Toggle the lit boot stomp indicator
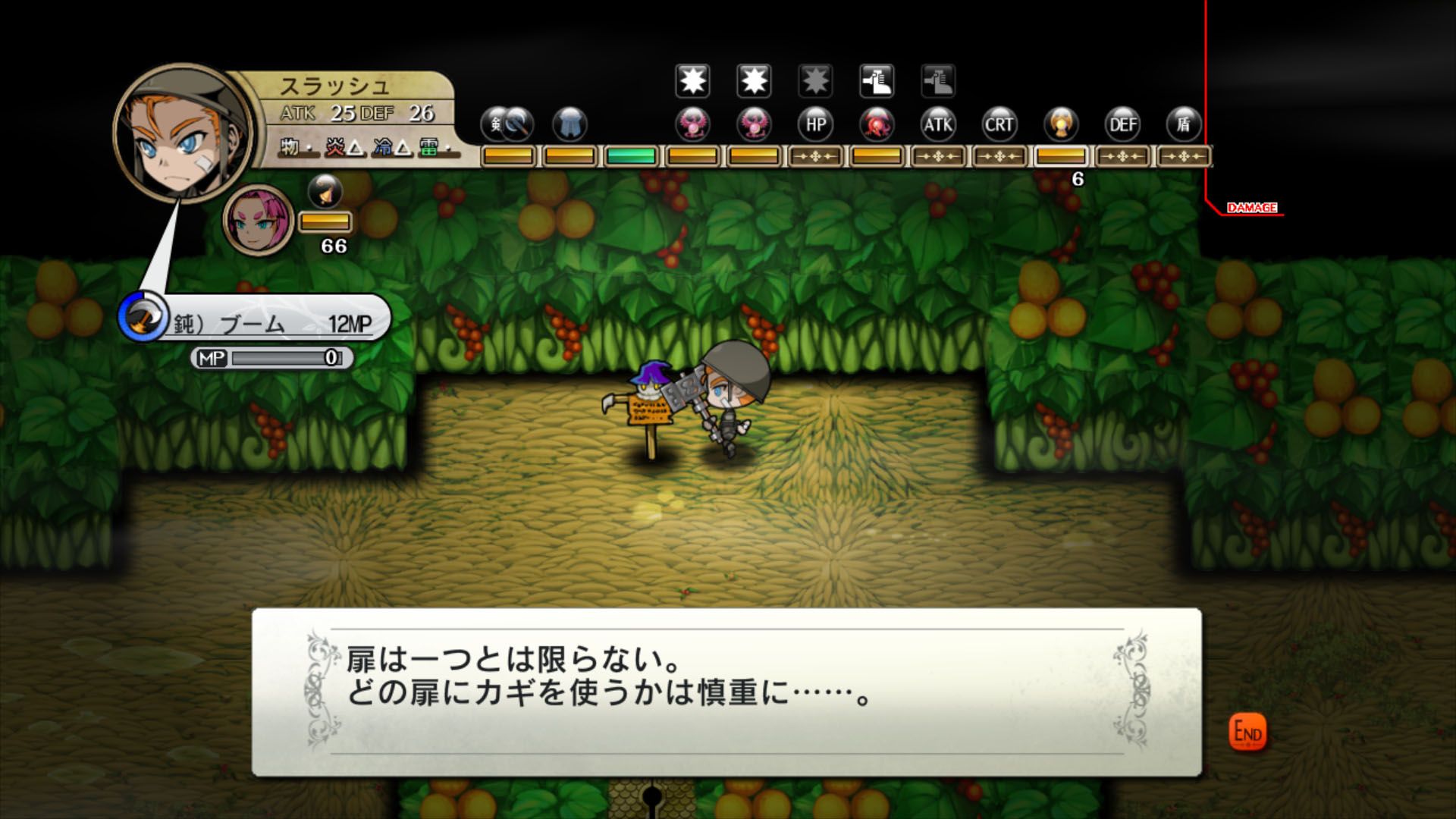Viewport: 1456px width, 819px height. [x=874, y=80]
